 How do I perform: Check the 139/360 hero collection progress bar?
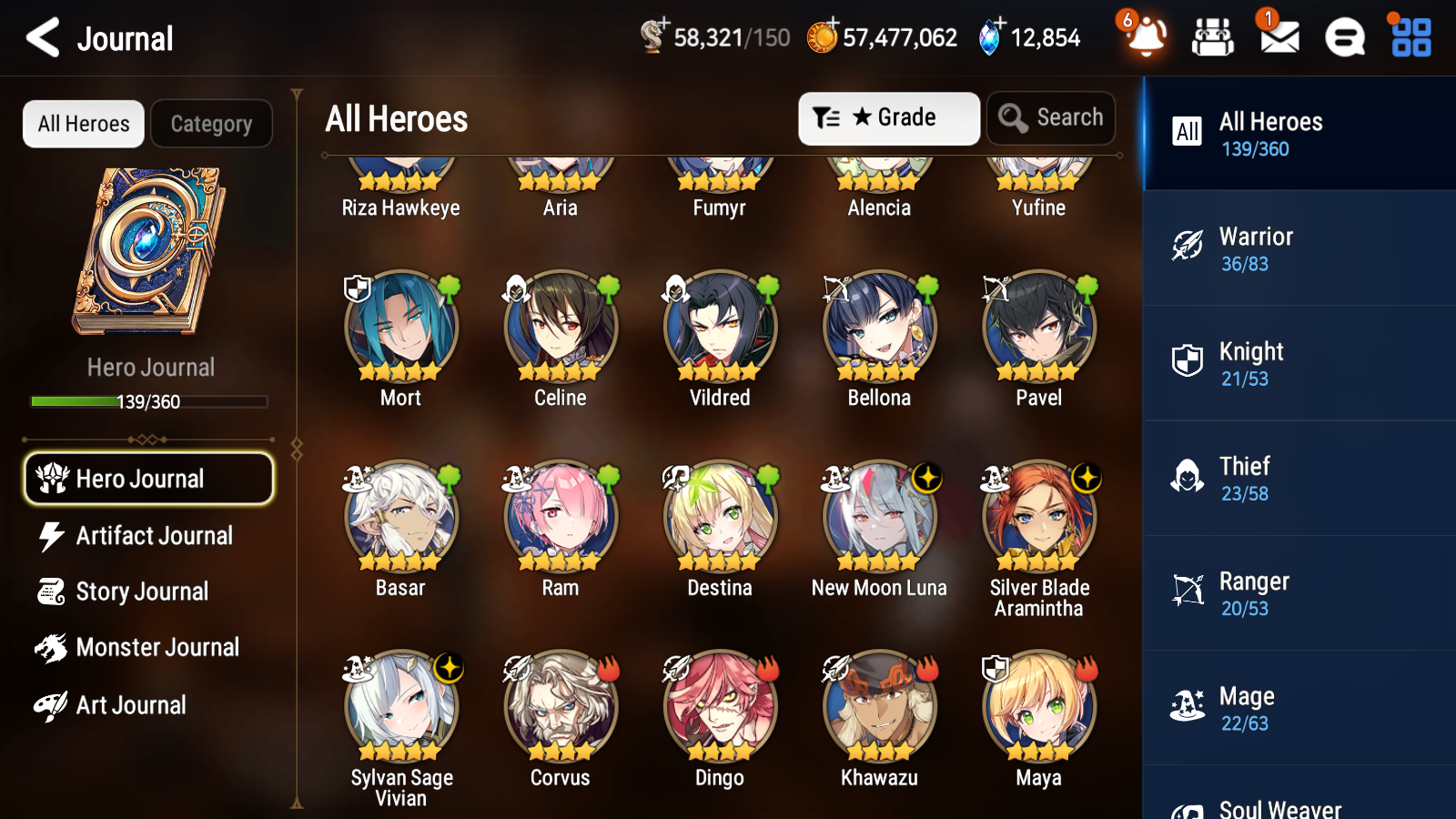pos(148,400)
